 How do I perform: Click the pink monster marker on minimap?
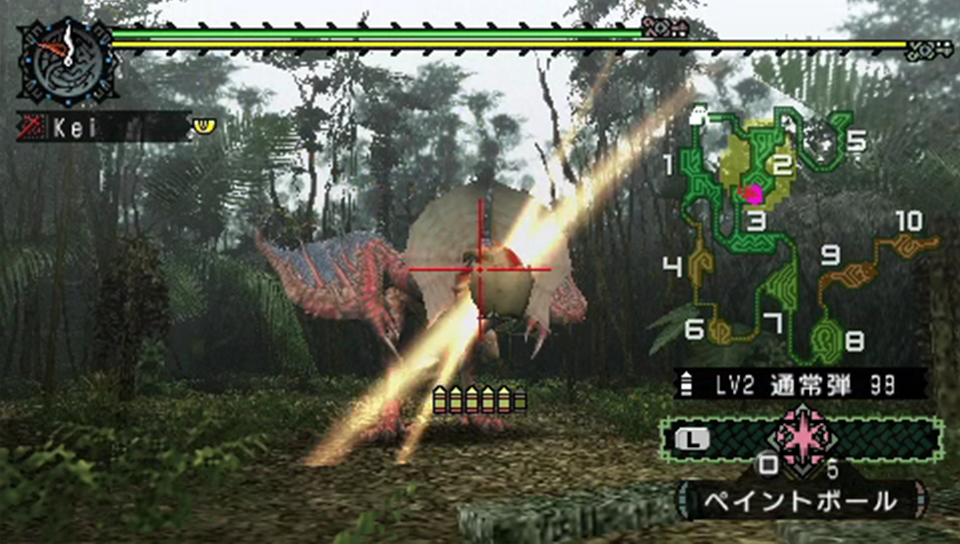click(x=753, y=192)
